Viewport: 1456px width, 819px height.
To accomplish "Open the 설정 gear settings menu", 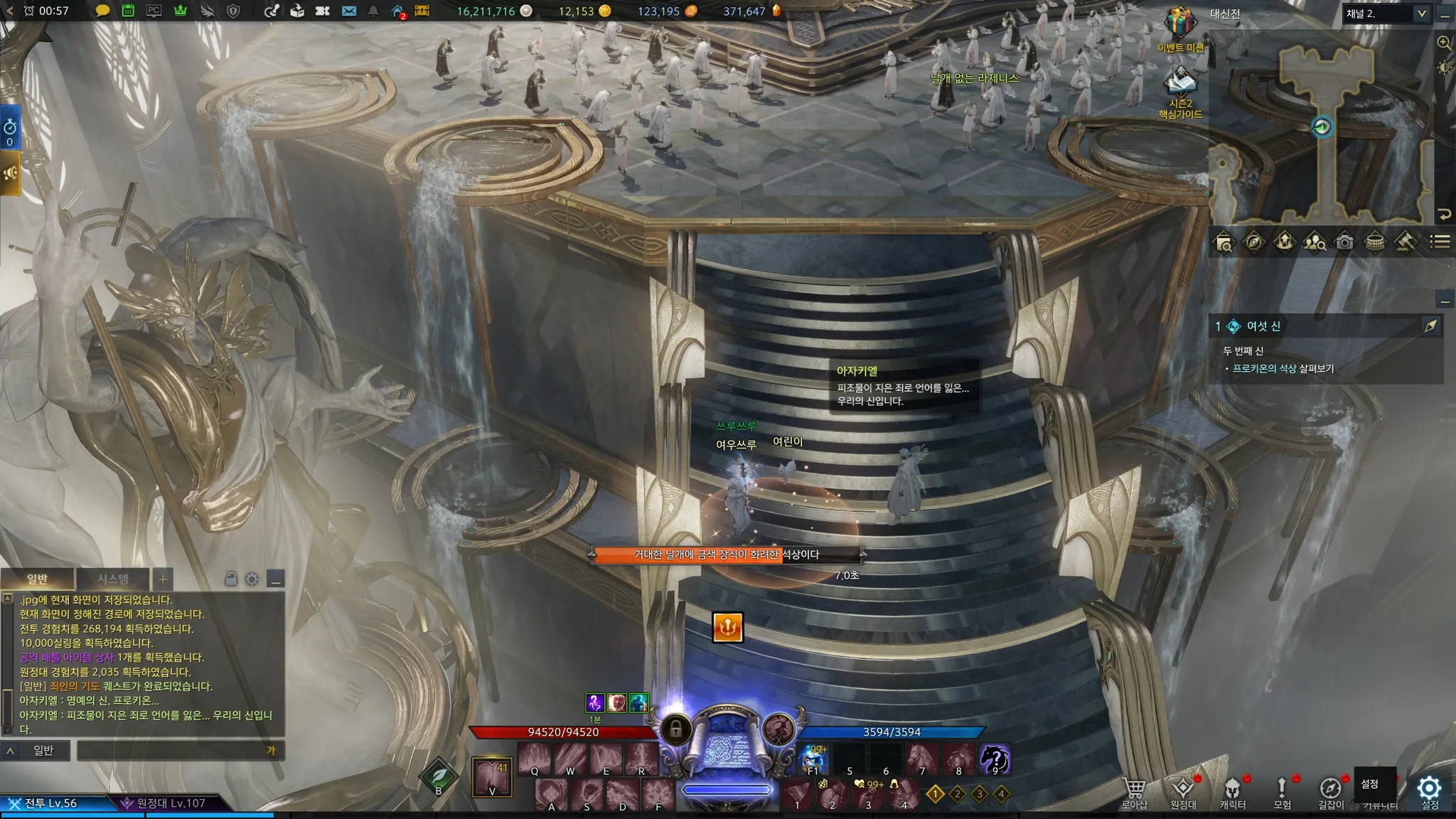I will (1429, 791).
